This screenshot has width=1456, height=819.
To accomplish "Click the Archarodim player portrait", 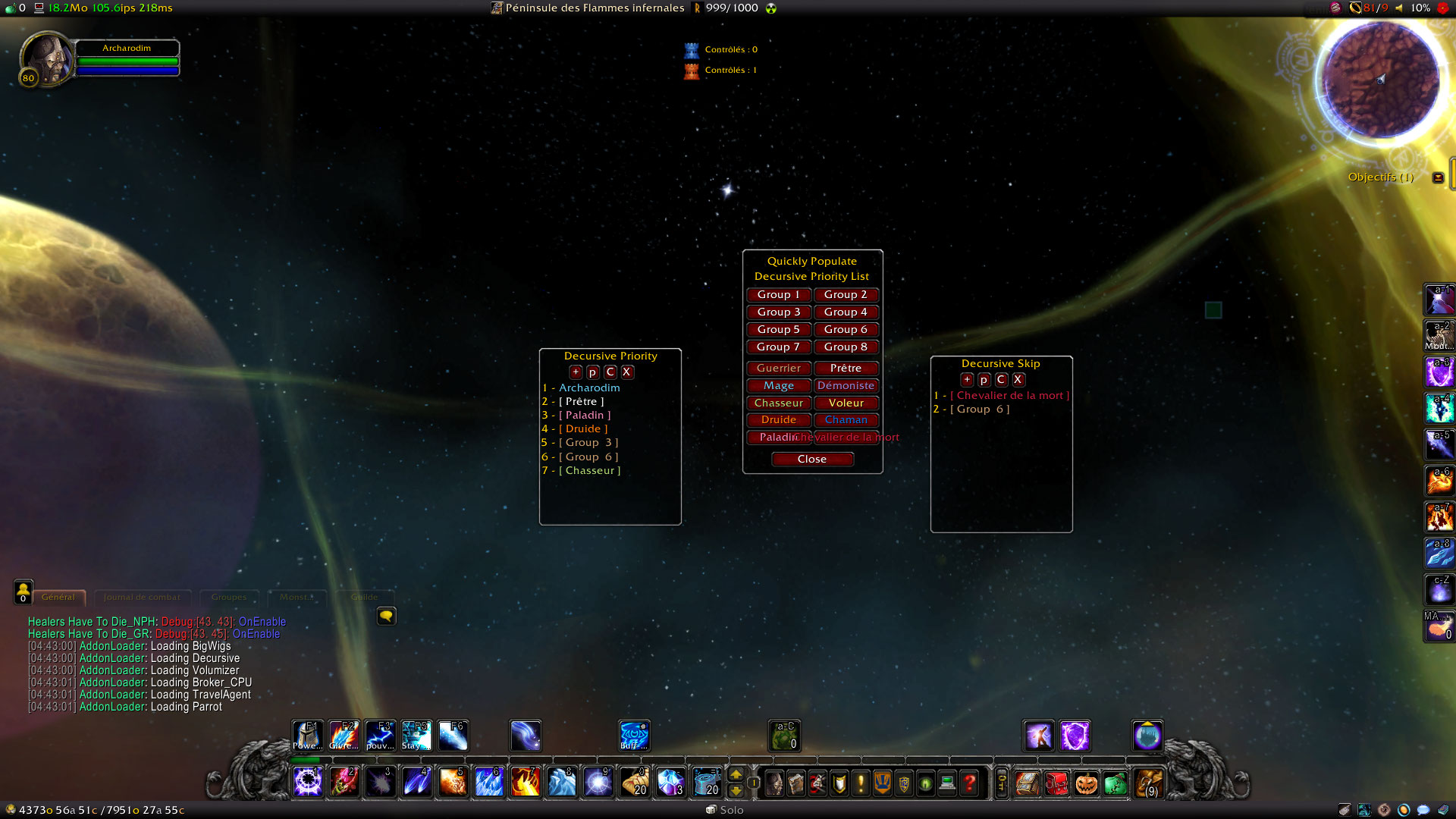I will tap(45, 59).
